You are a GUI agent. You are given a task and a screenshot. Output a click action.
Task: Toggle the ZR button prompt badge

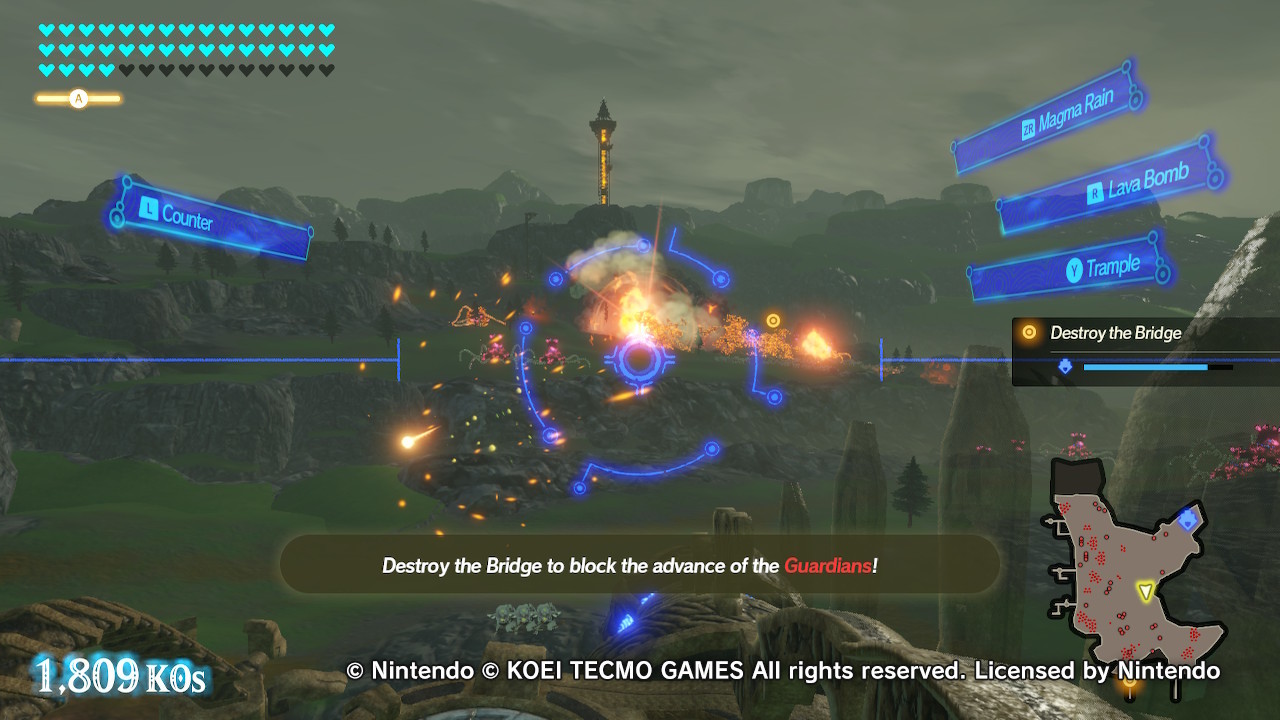(1028, 126)
